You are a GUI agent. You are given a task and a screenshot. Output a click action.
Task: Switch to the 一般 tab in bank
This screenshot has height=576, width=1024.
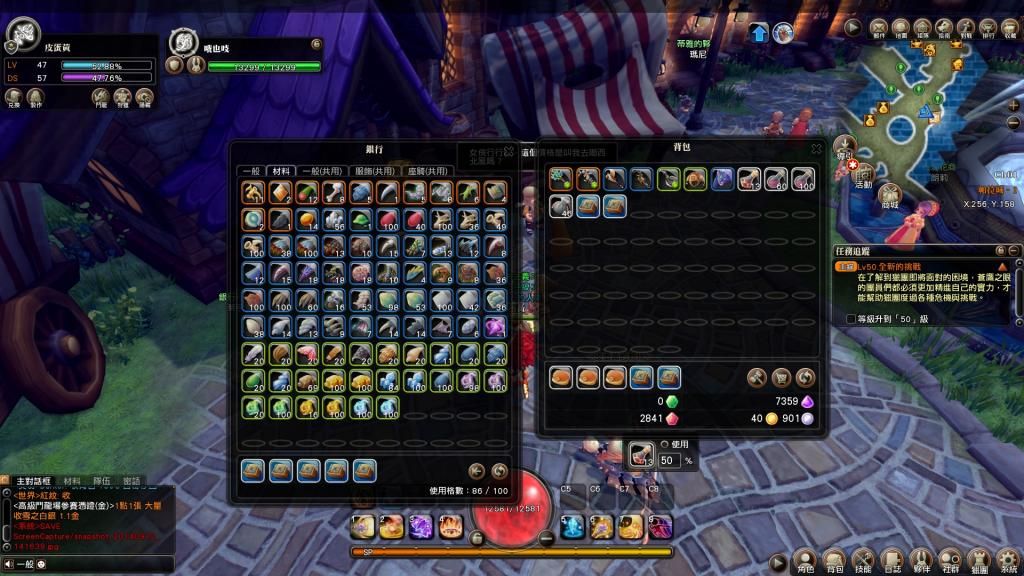click(x=252, y=171)
